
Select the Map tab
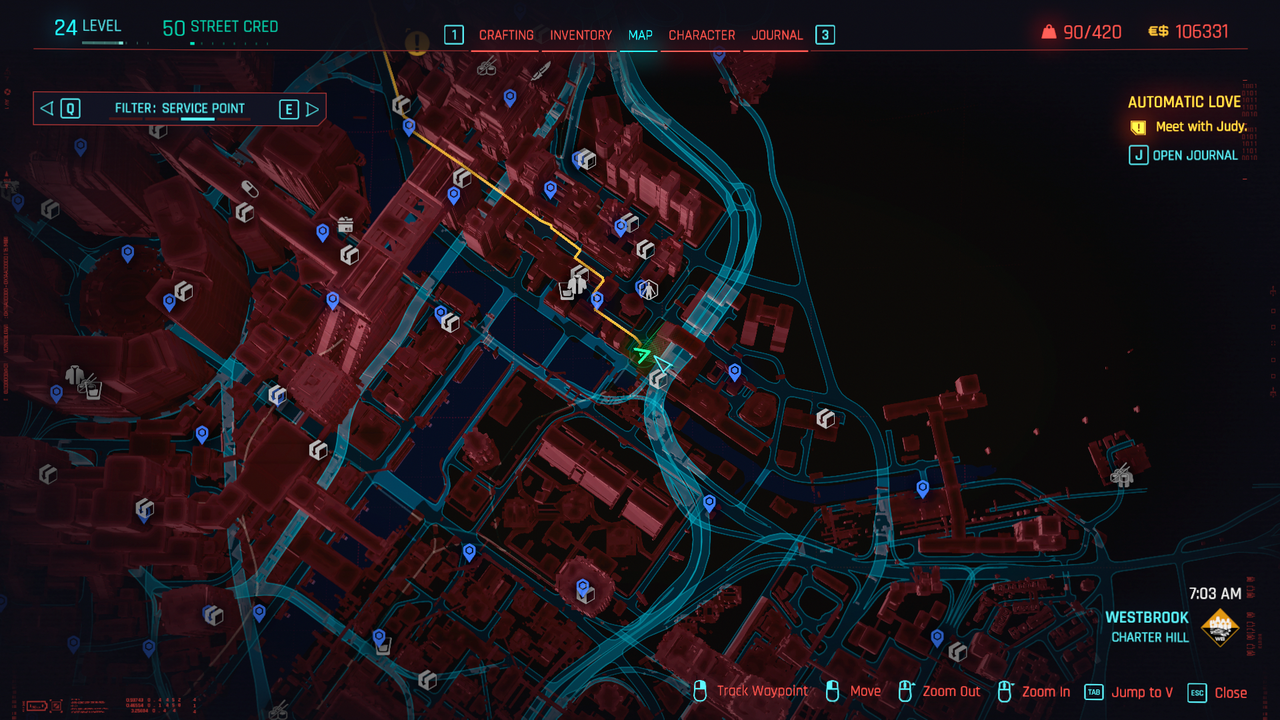[640, 35]
